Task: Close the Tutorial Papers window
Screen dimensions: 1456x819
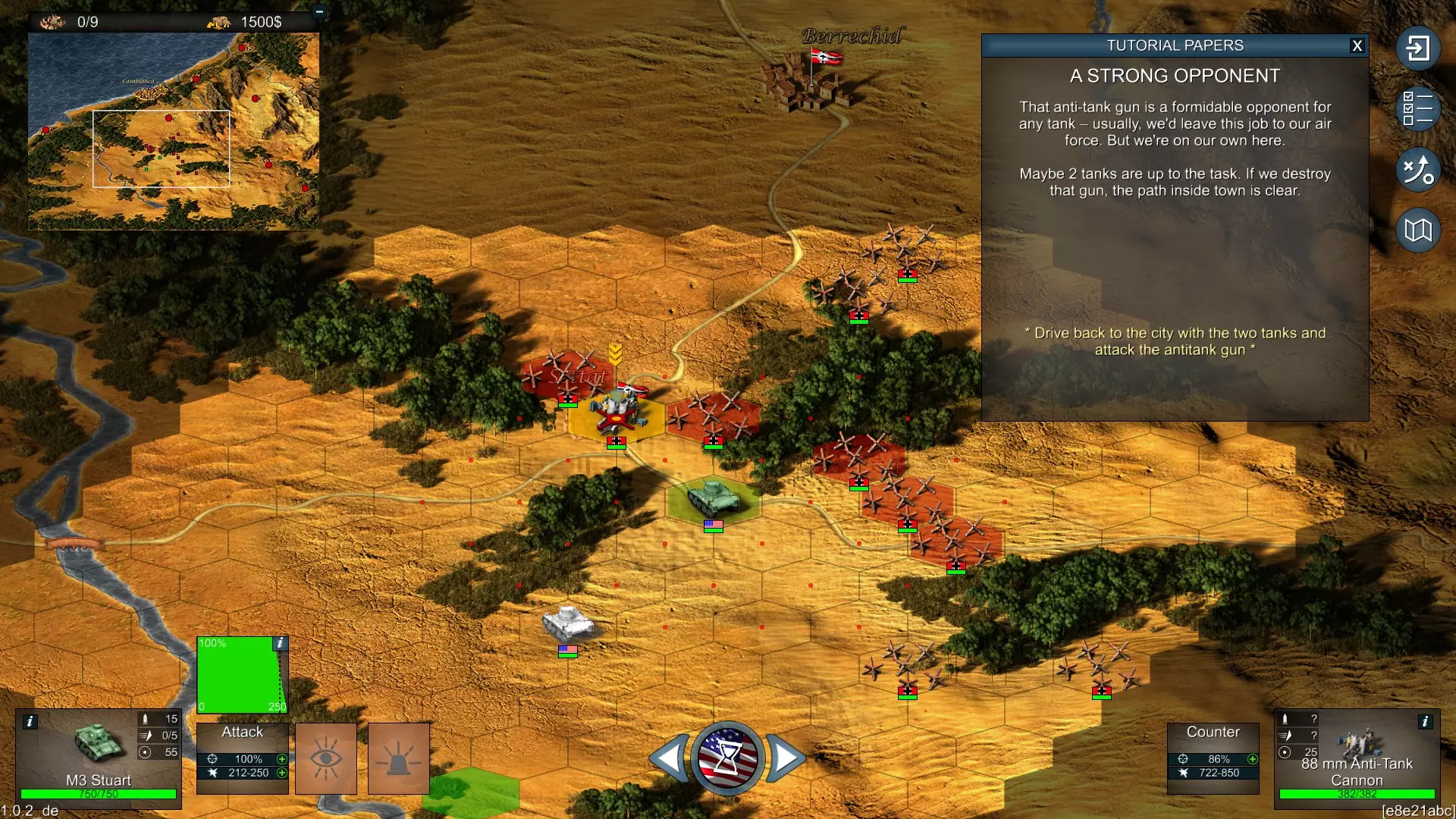Action: (1357, 45)
